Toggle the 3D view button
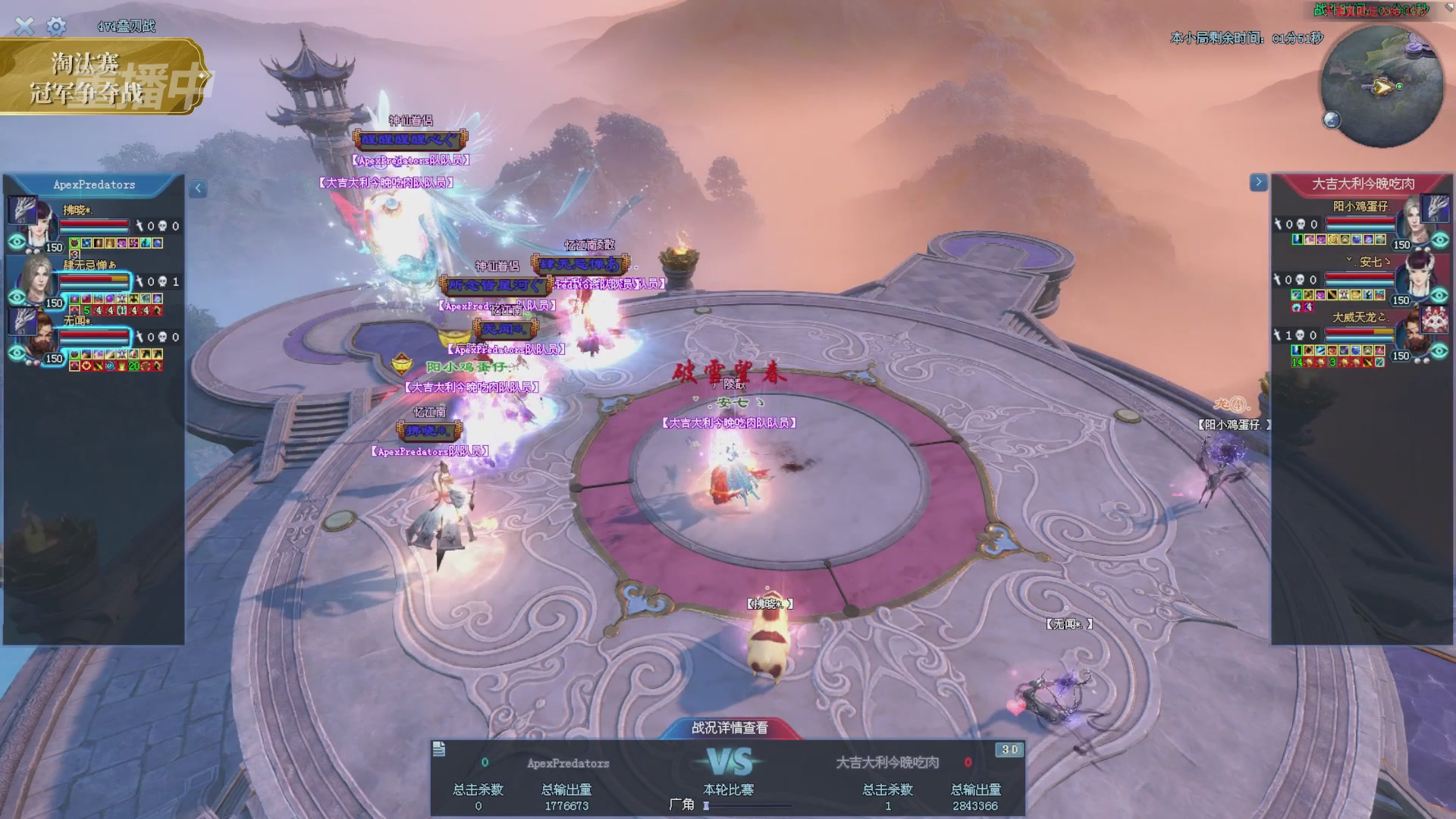Viewport: 1456px width, 819px height. pyautogui.click(x=1009, y=750)
